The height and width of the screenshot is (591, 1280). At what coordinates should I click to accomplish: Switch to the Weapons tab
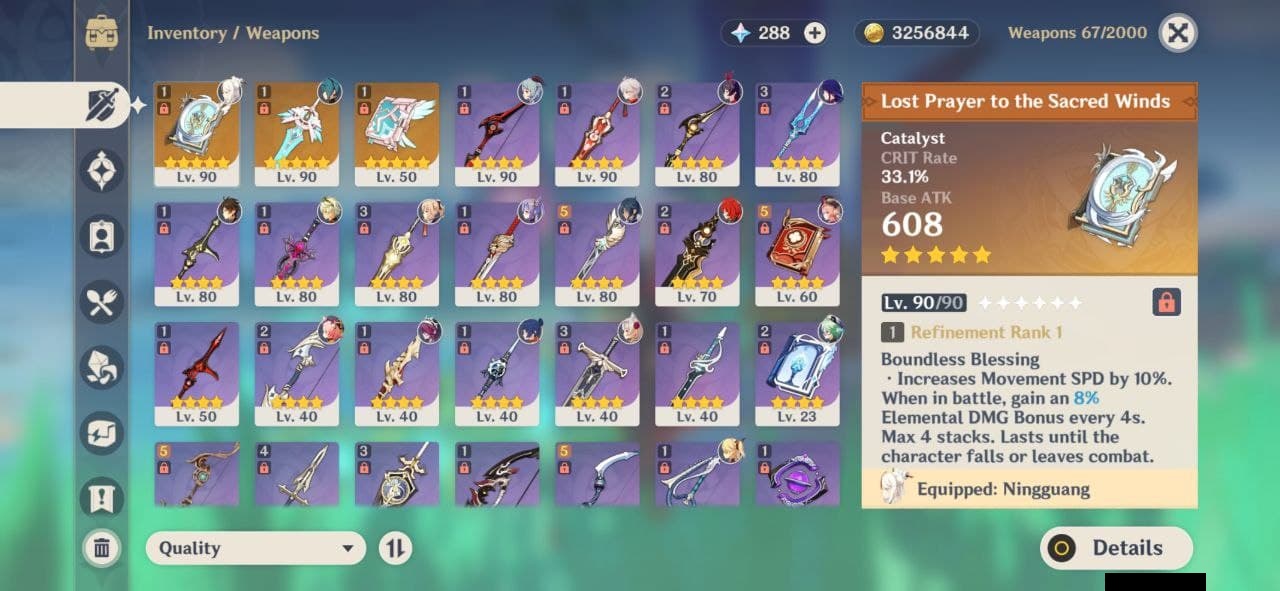pos(101,105)
